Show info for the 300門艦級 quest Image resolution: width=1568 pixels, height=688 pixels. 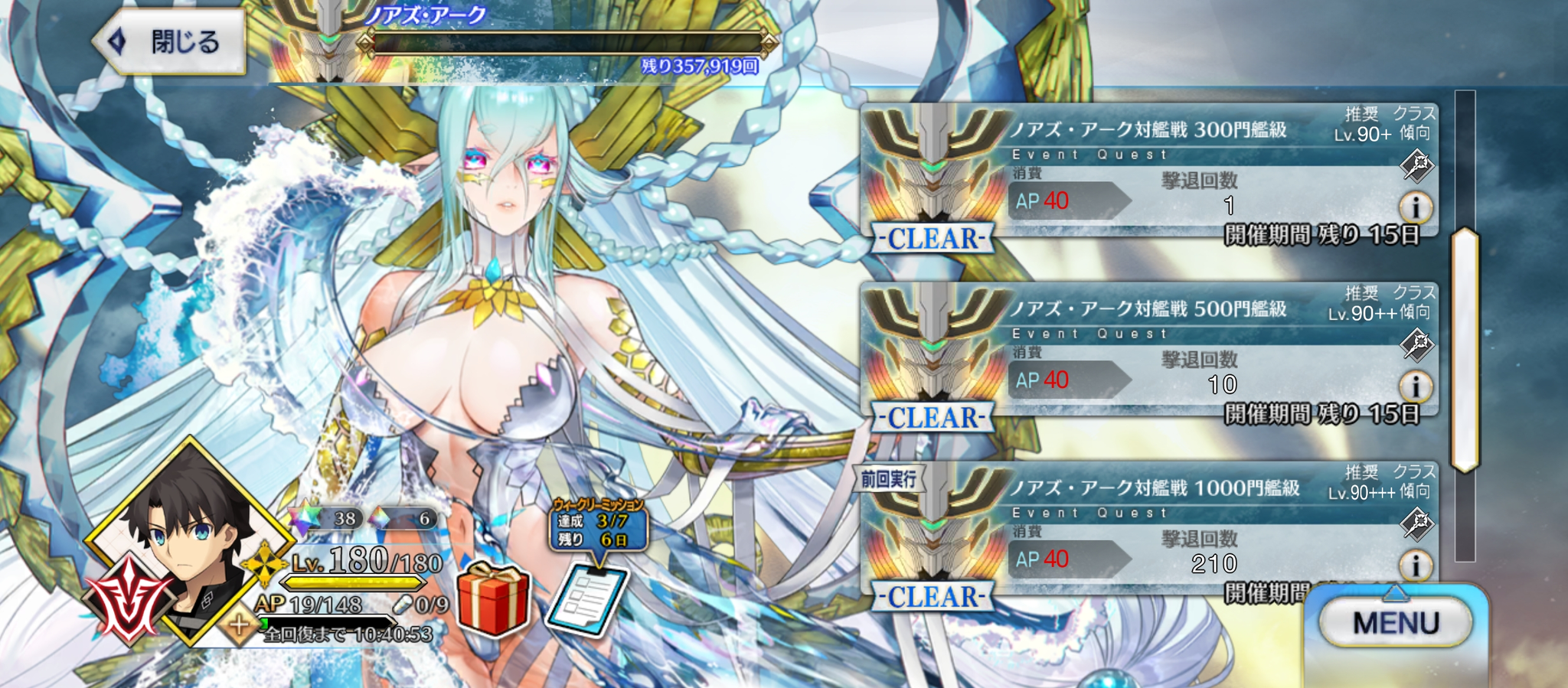pos(1416,207)
